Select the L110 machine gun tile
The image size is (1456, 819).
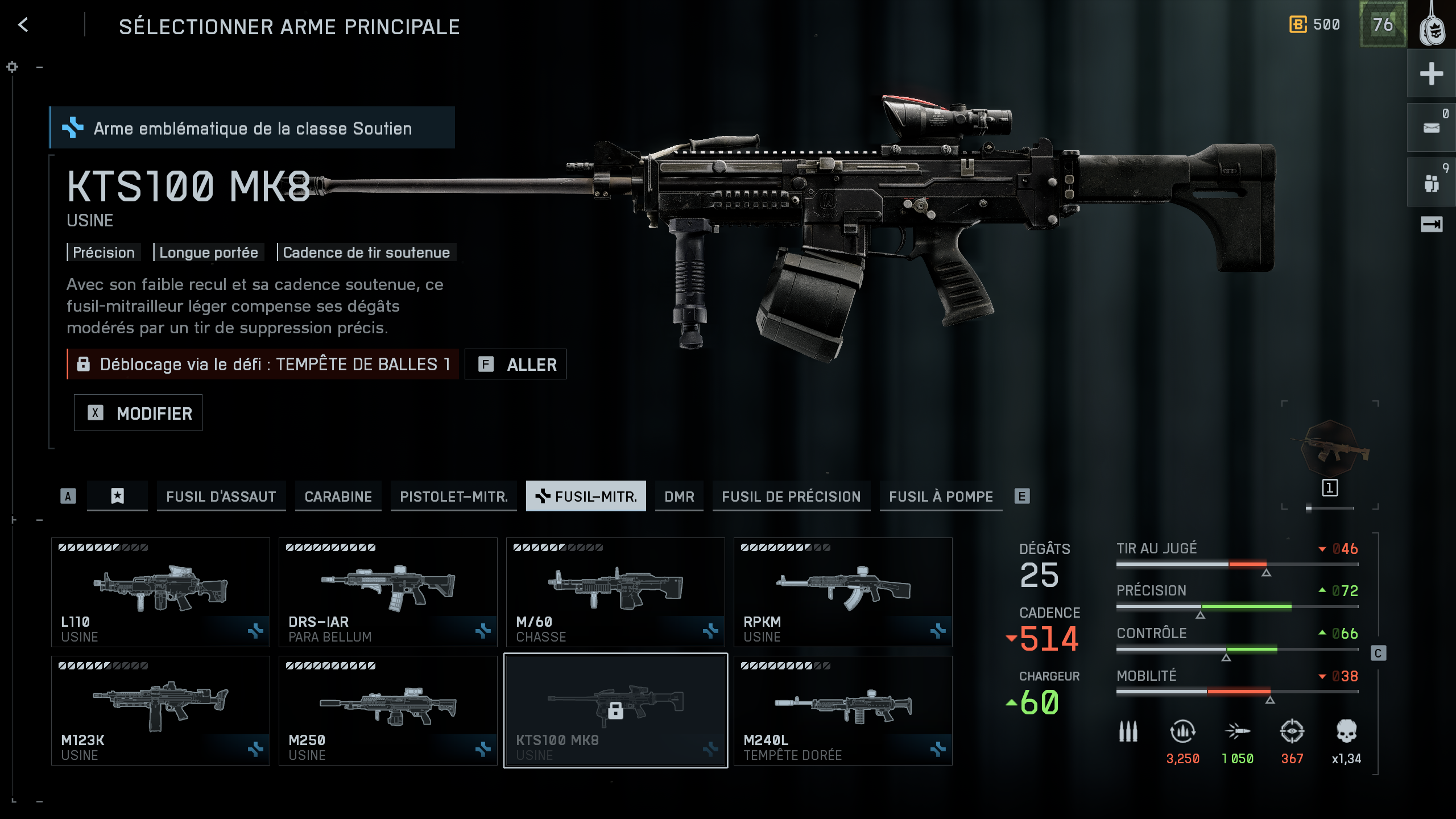(160, 592)
